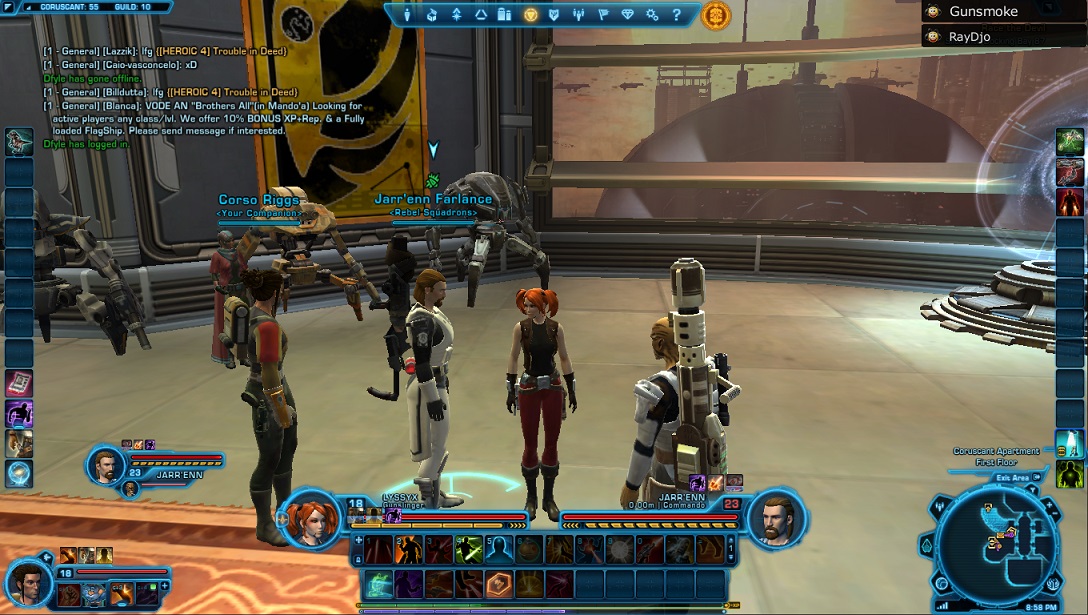
Task: Open the flag-shaped guild menu icon
Action: (x=603, y=15)
